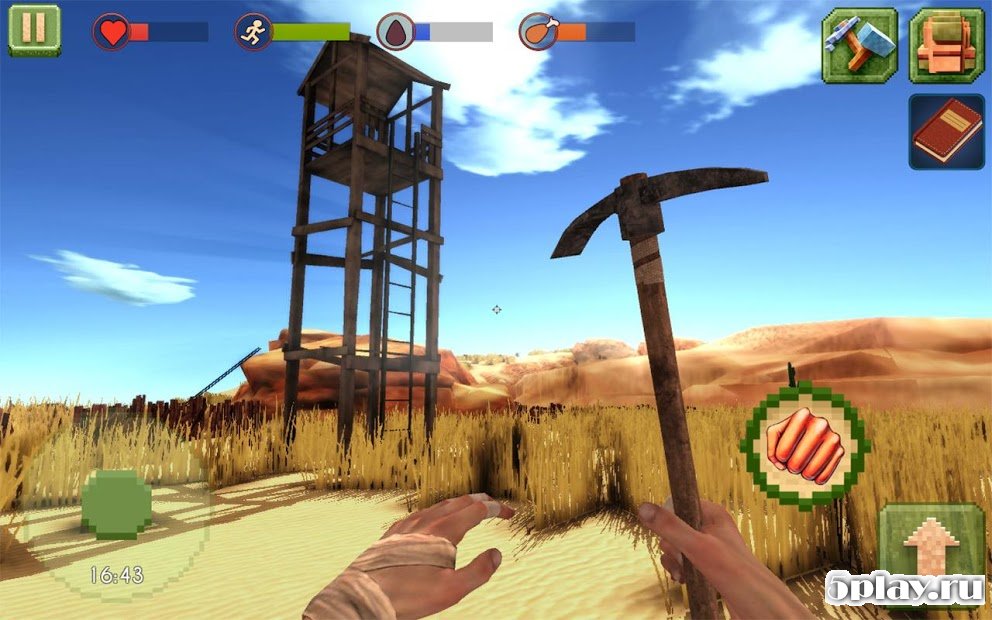Image resolution: width=992 pixels, height=620 pixels.
Task: Open the red journal book
Action: 946,131
